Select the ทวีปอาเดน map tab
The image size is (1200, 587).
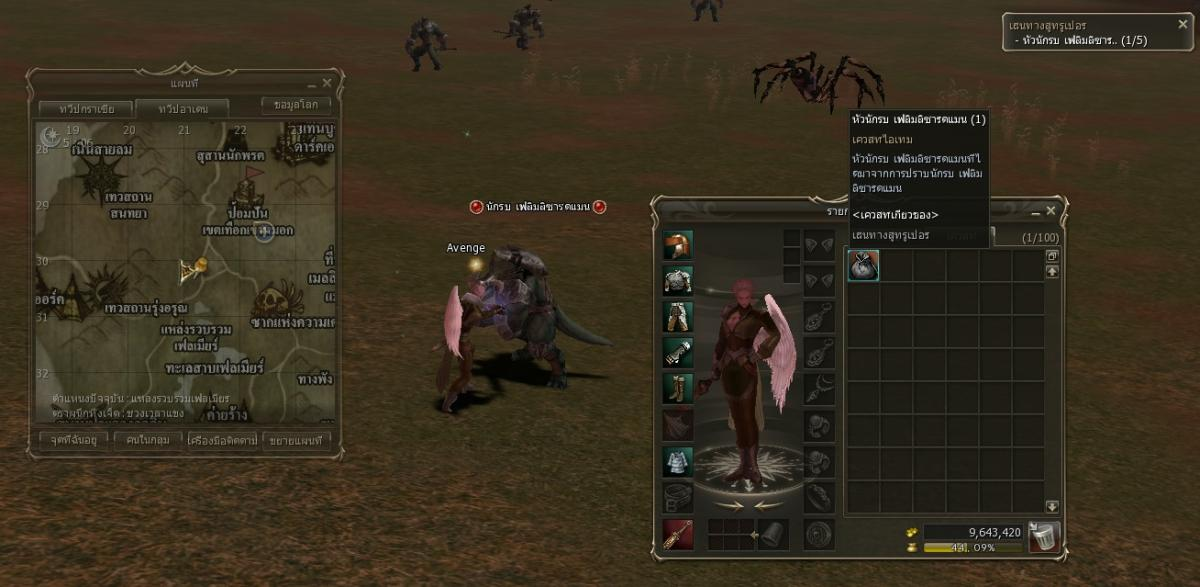[180, 108]
